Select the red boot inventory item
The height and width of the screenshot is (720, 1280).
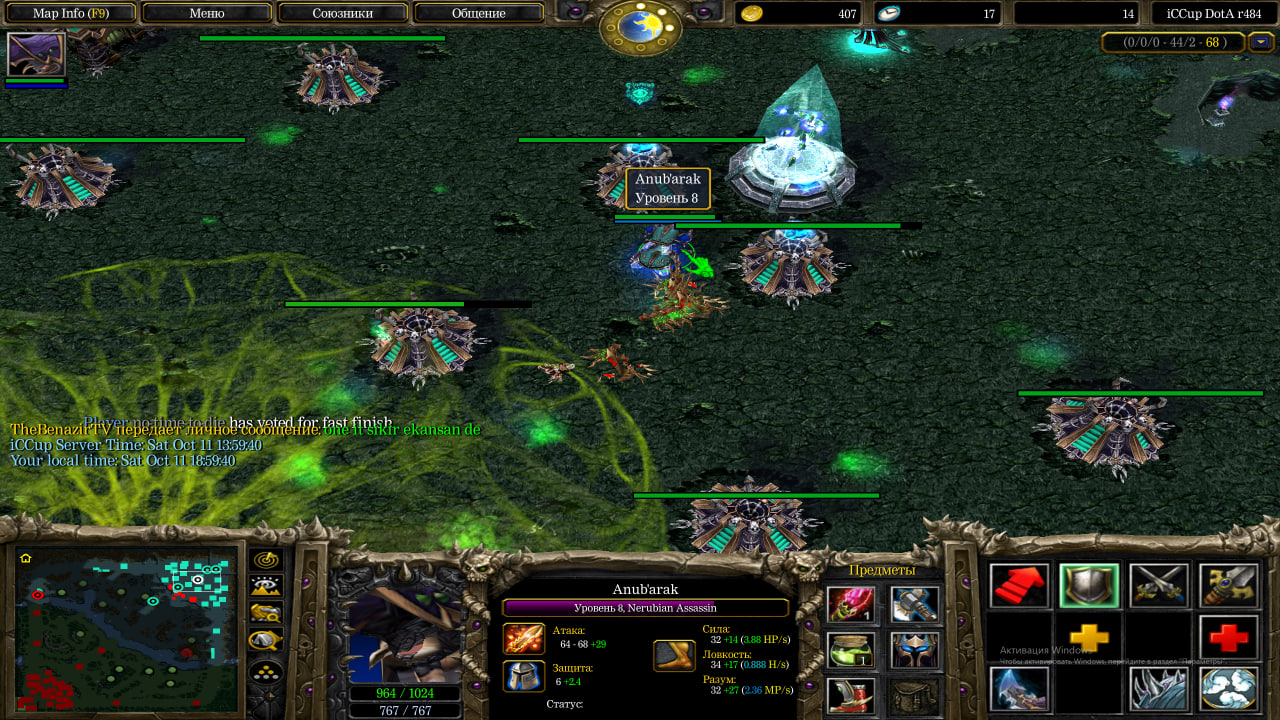[x=850, y=695]
